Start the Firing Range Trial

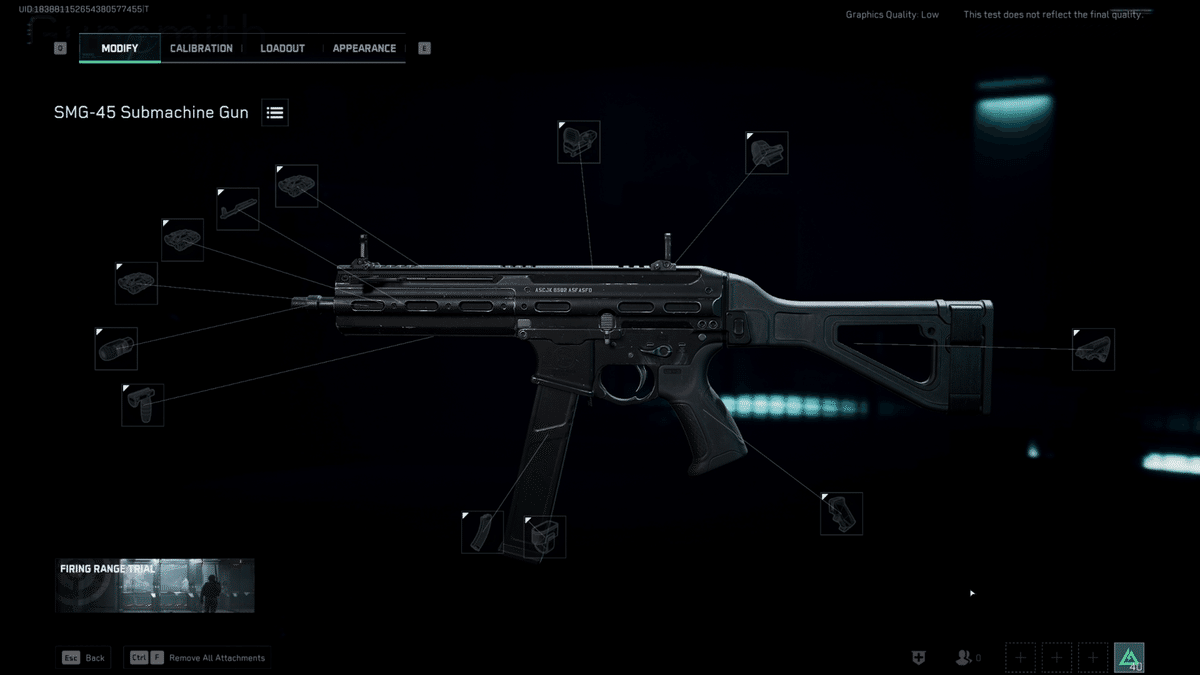154,585
